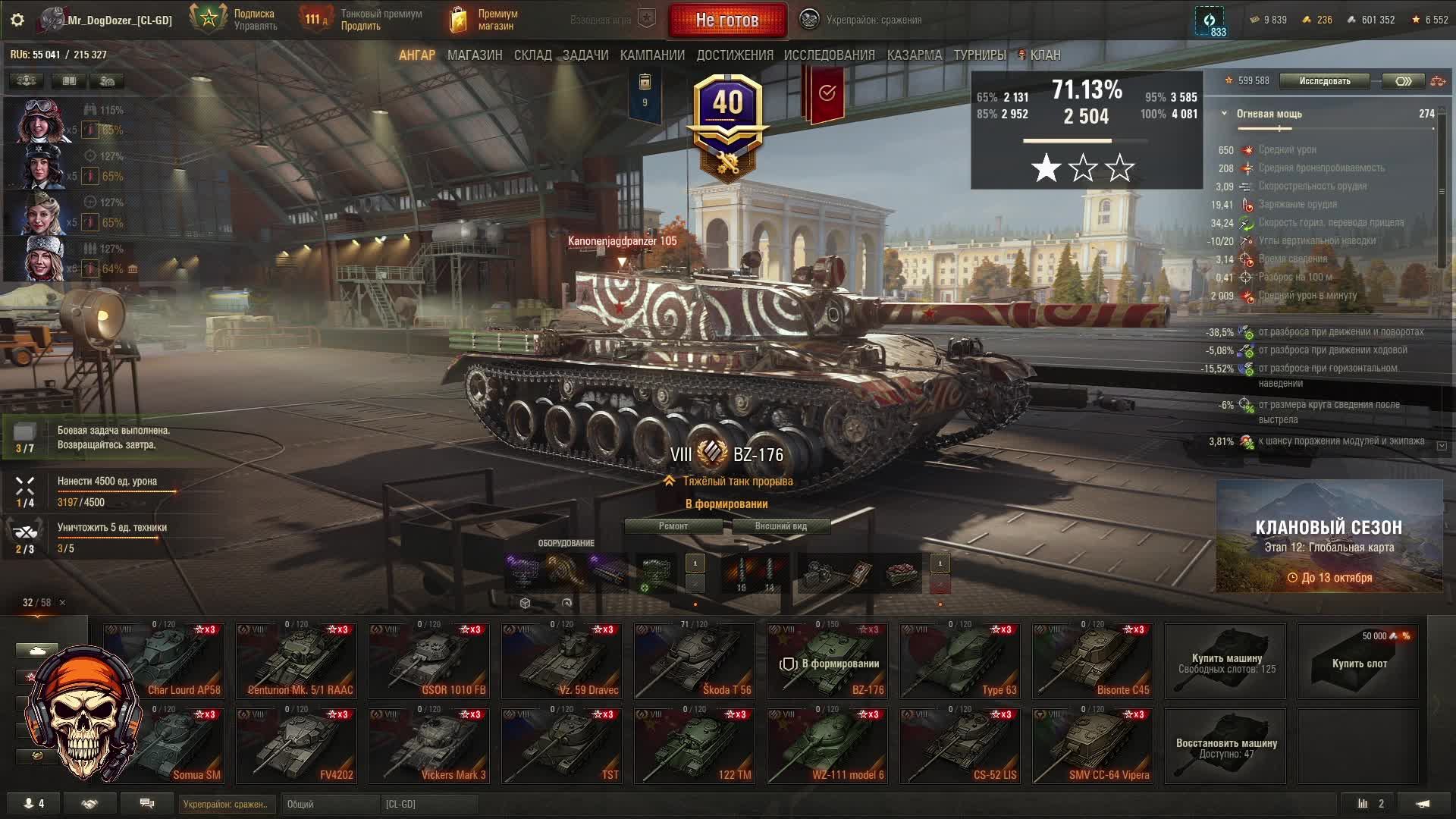Open the Клановый сезон banner
Image resolution: width=1456 pixels, height=819 pixels.
[x=1329, y=536]
